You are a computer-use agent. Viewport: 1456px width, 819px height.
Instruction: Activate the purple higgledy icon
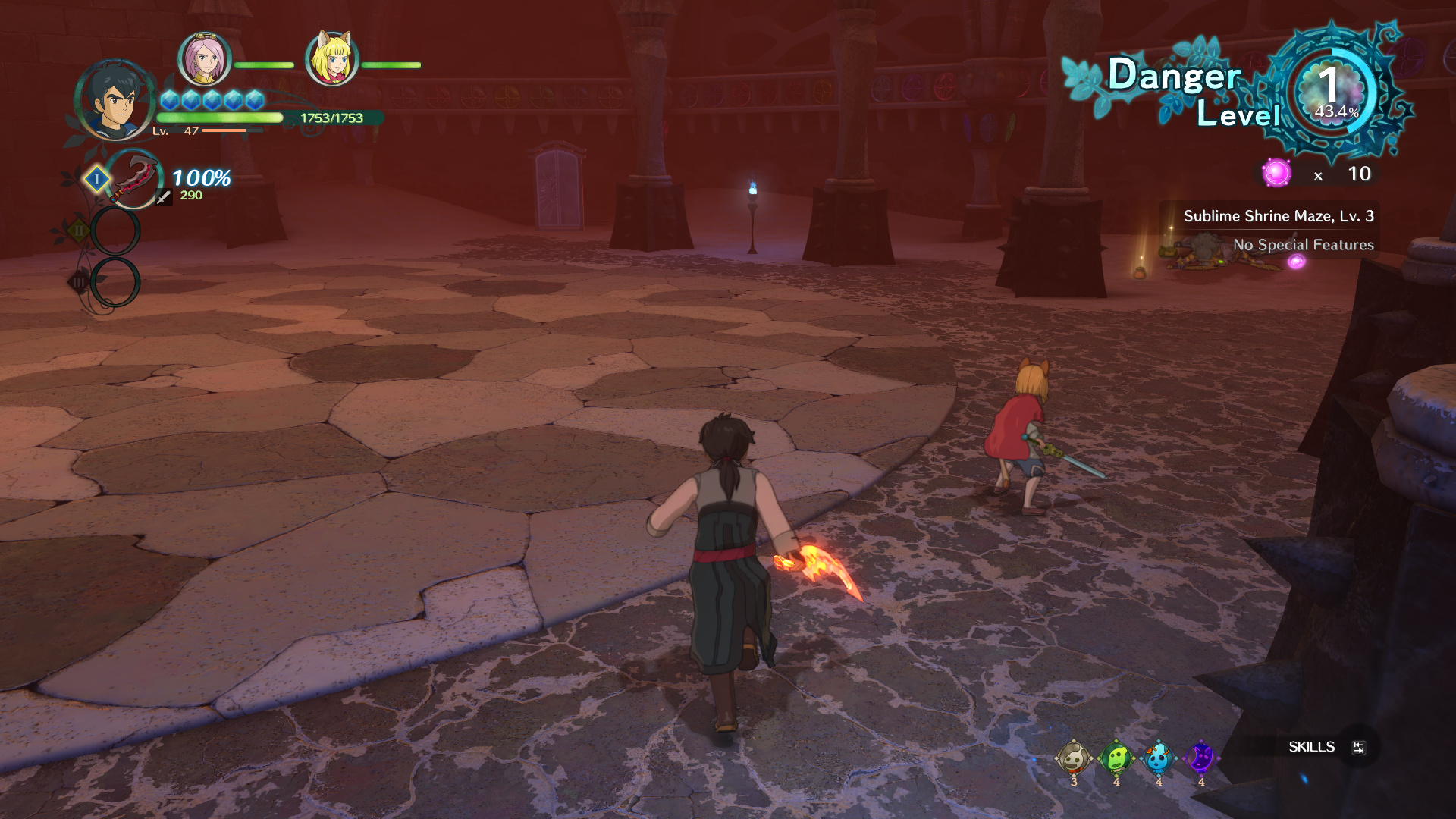(1200, 758)
